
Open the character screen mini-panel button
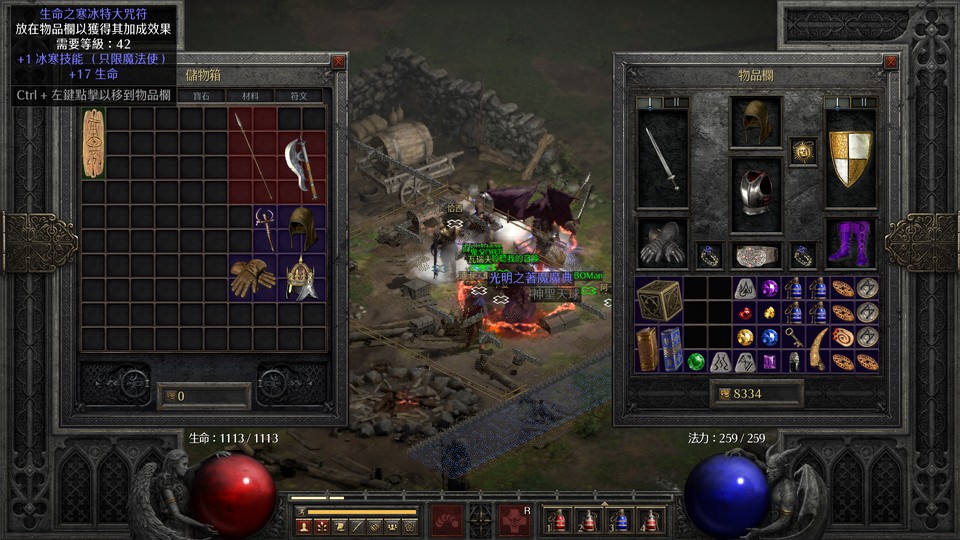click(303, 525)
